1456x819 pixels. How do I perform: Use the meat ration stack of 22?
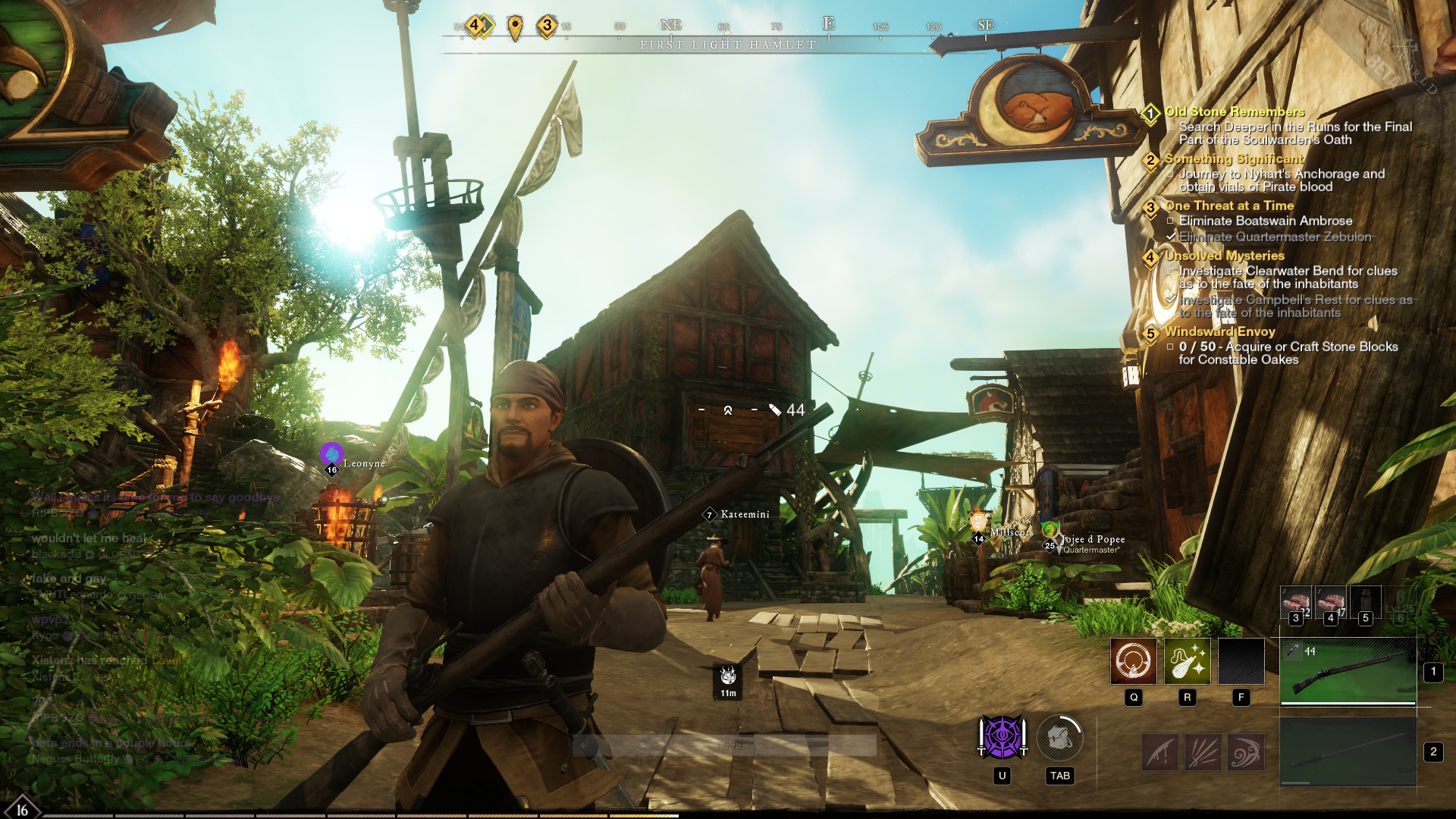coord(1295,602)
